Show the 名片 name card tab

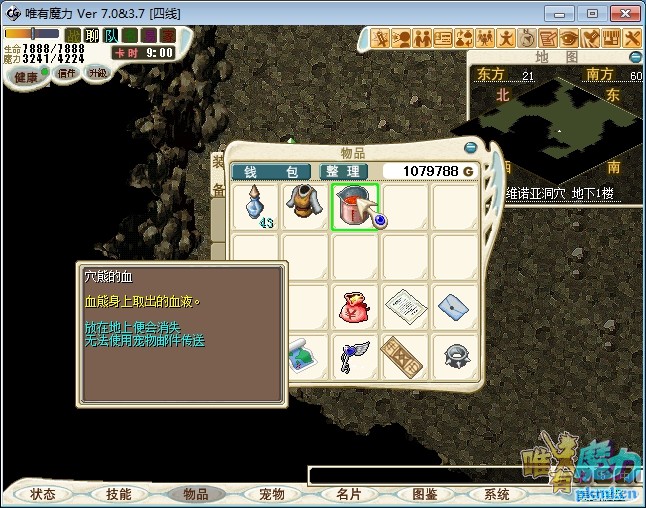click(348, 494)
